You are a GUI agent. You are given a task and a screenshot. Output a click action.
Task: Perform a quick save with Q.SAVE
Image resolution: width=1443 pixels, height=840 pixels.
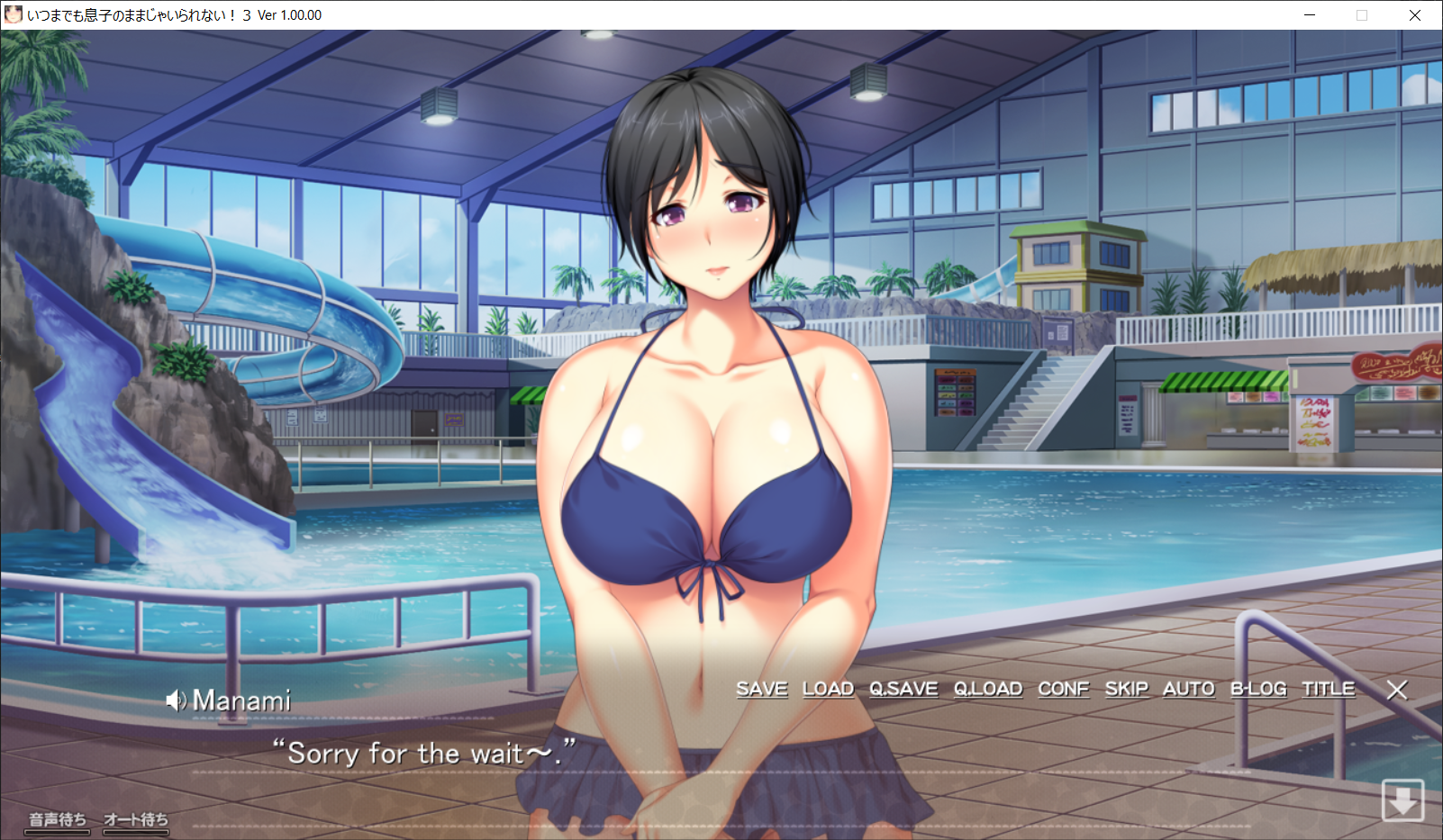[x=903, y=689]
